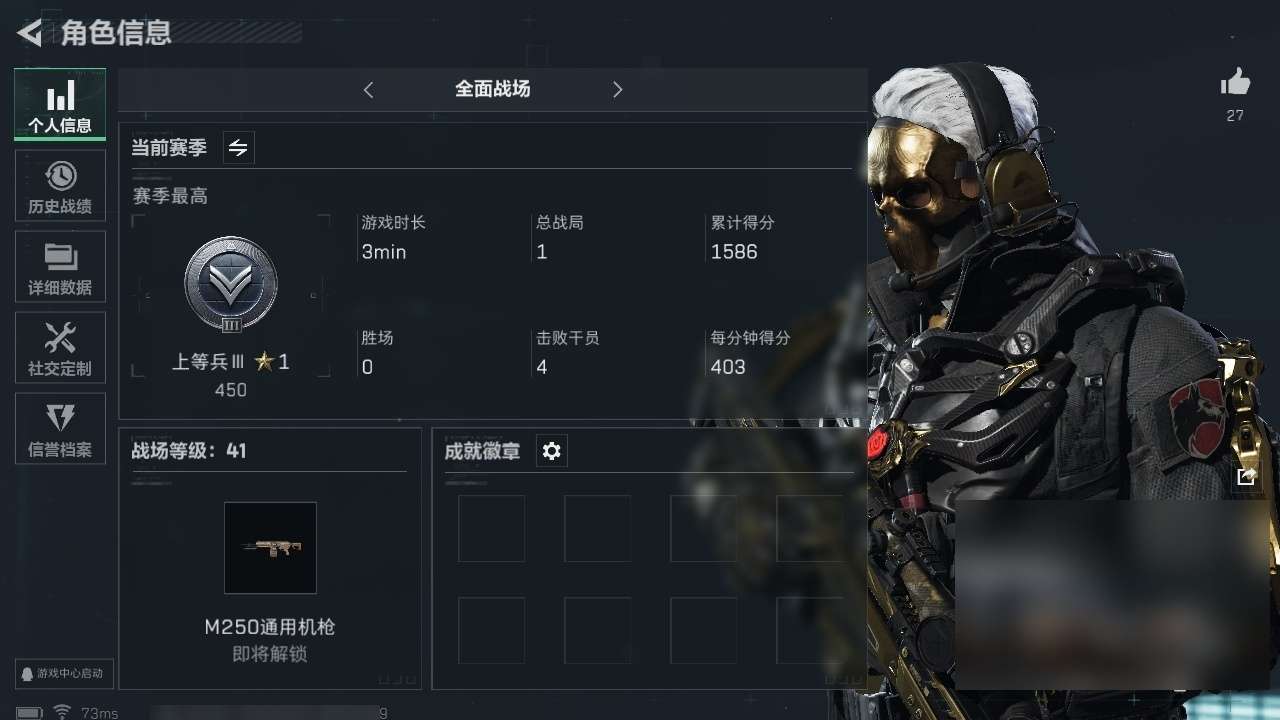Click the share icon beside the character

click(1245, 477)
